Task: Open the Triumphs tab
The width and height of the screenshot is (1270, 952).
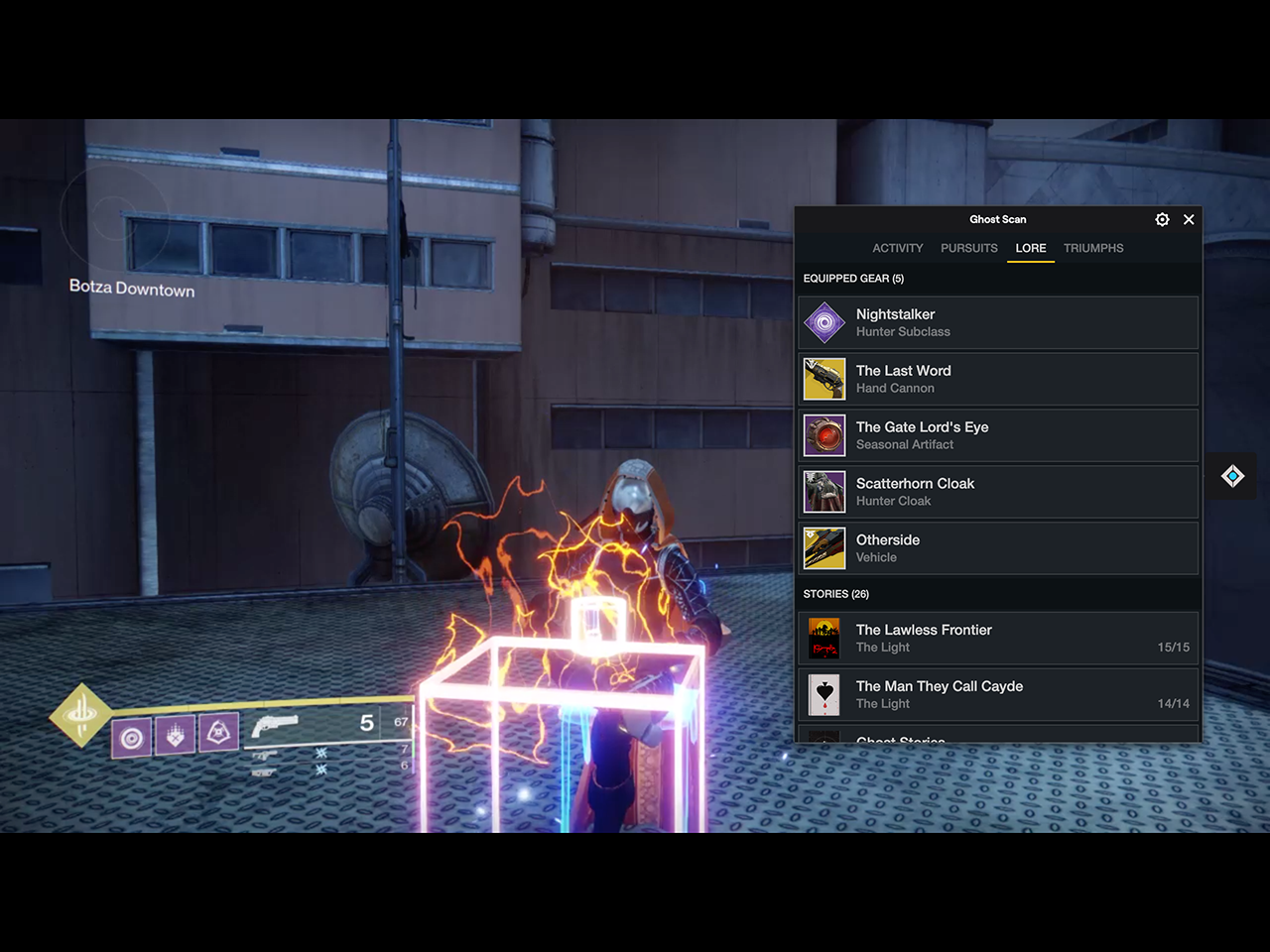Action: [x=1093, y=248]
